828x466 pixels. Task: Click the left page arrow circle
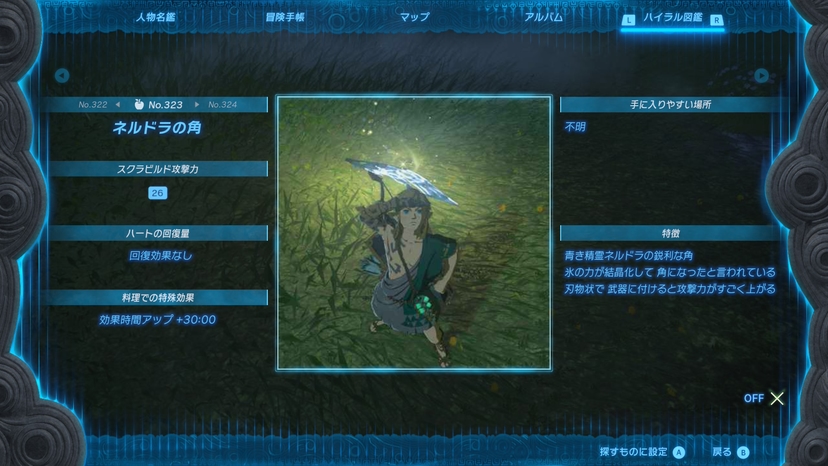62,75
